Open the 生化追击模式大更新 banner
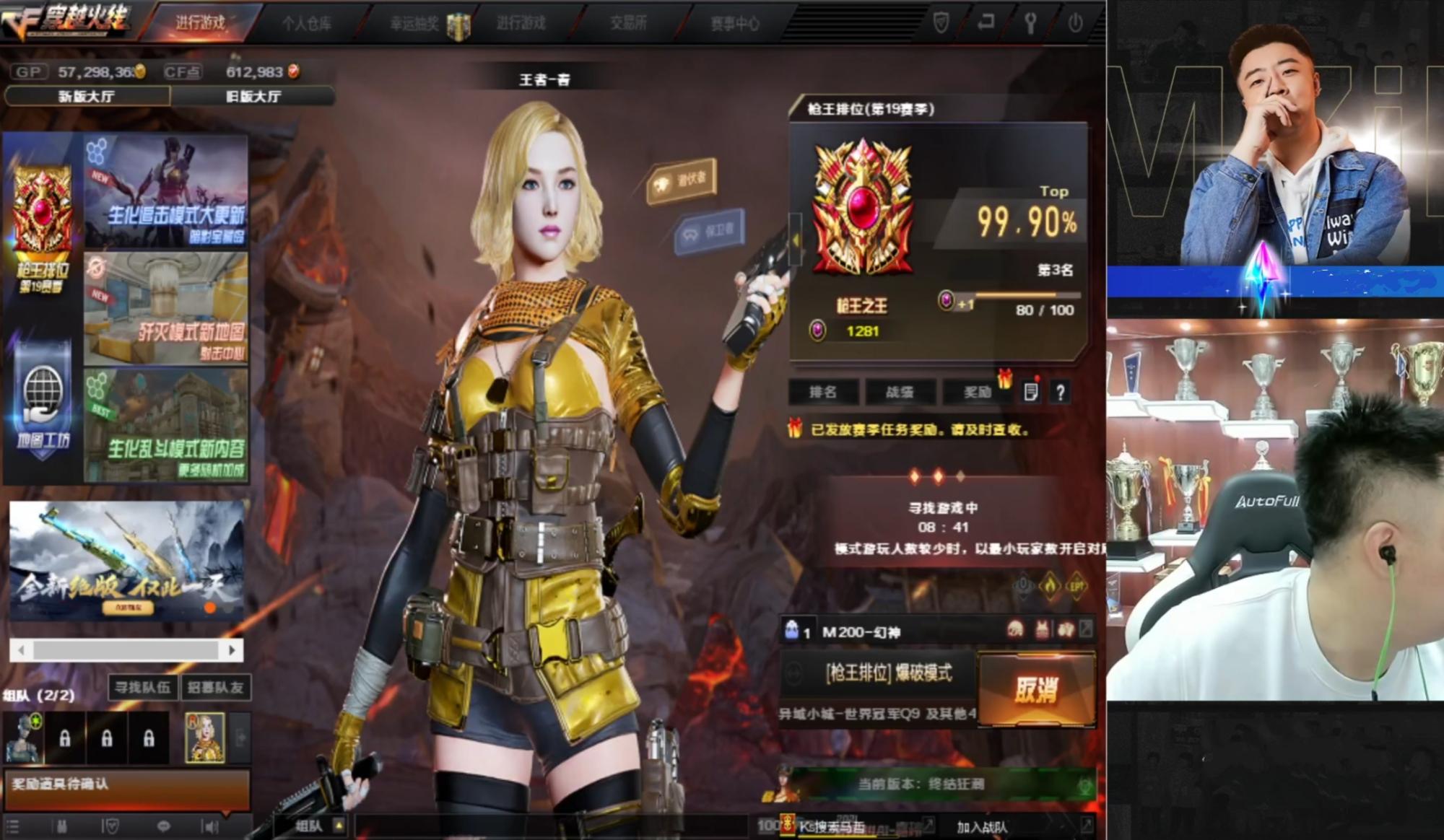 pos(166,193)
